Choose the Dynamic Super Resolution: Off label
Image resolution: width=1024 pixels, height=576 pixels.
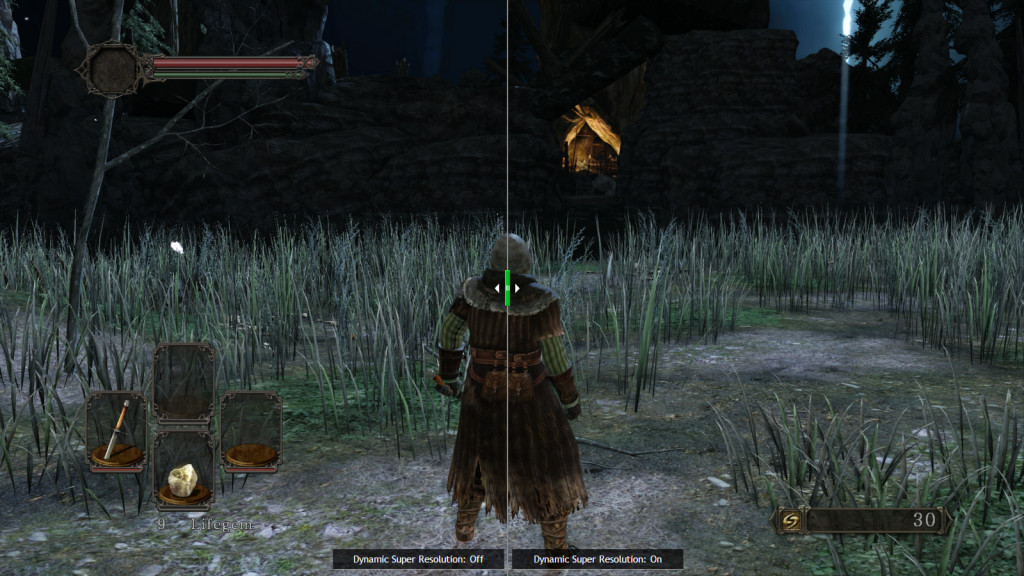pos(418,559)
